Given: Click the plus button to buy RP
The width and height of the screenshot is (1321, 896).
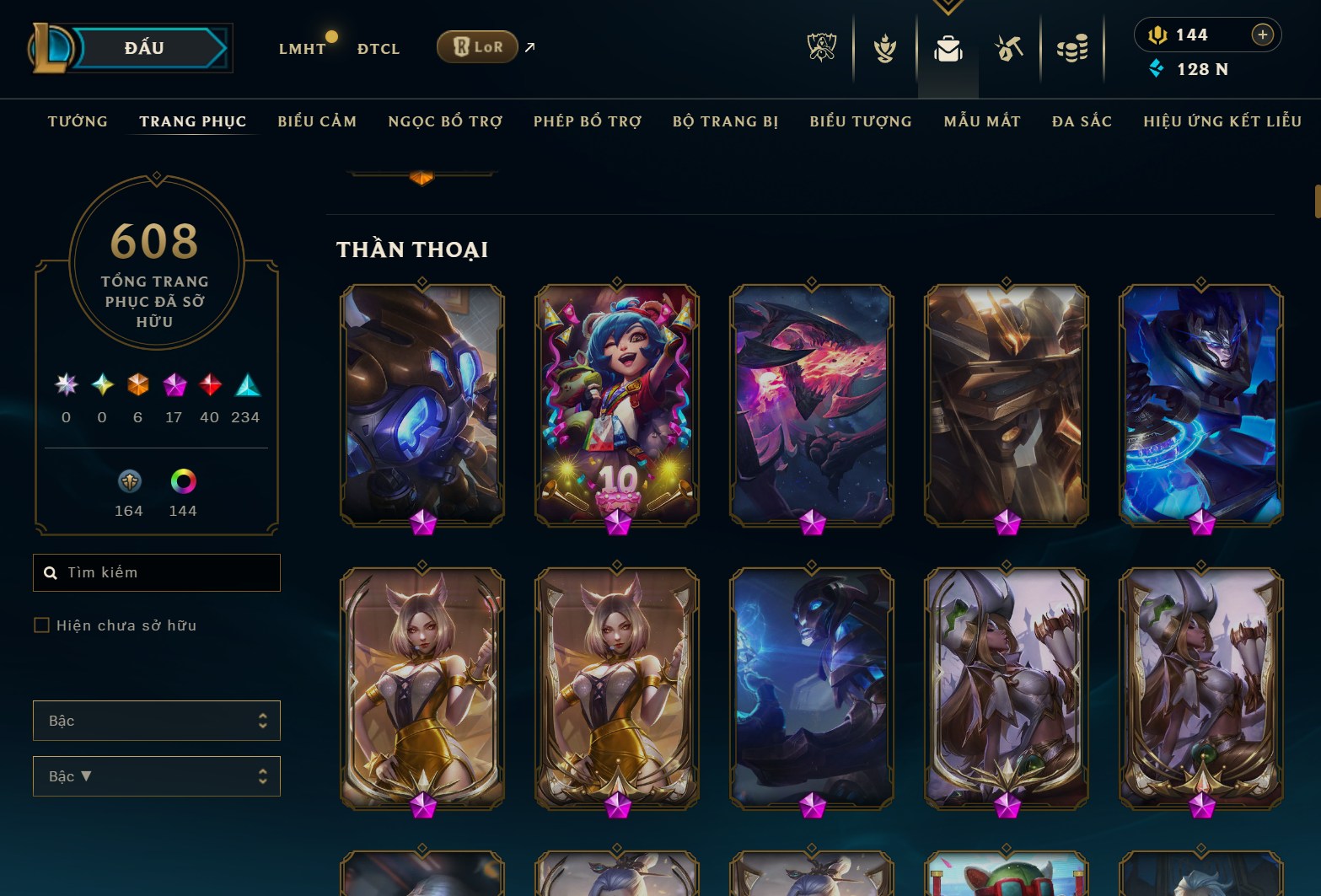Looking at the screenshot, I should click(x=1262, y=35).
